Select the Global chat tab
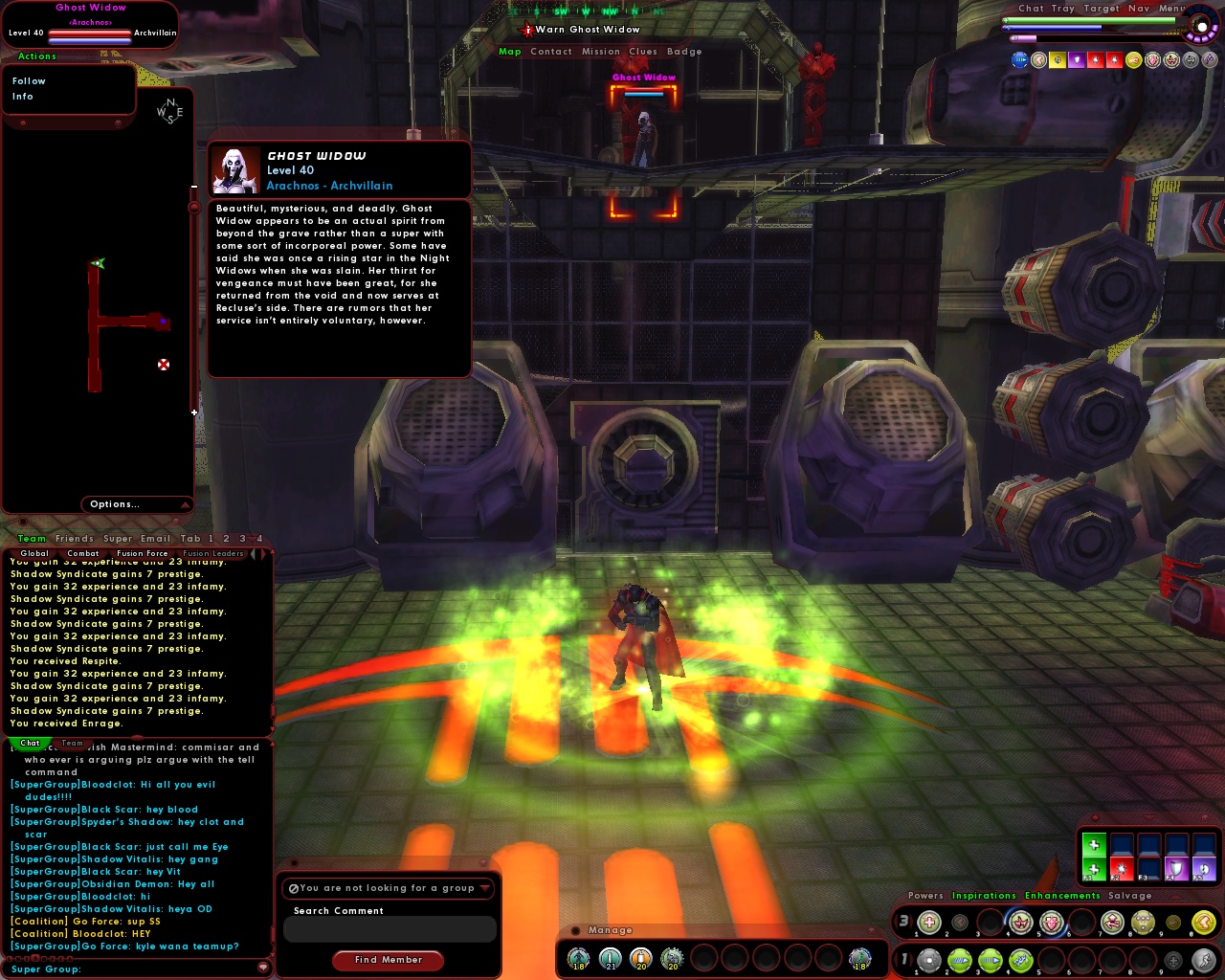Image resolution: width=1225 pixels, height=980 pixels. (34, 553)
